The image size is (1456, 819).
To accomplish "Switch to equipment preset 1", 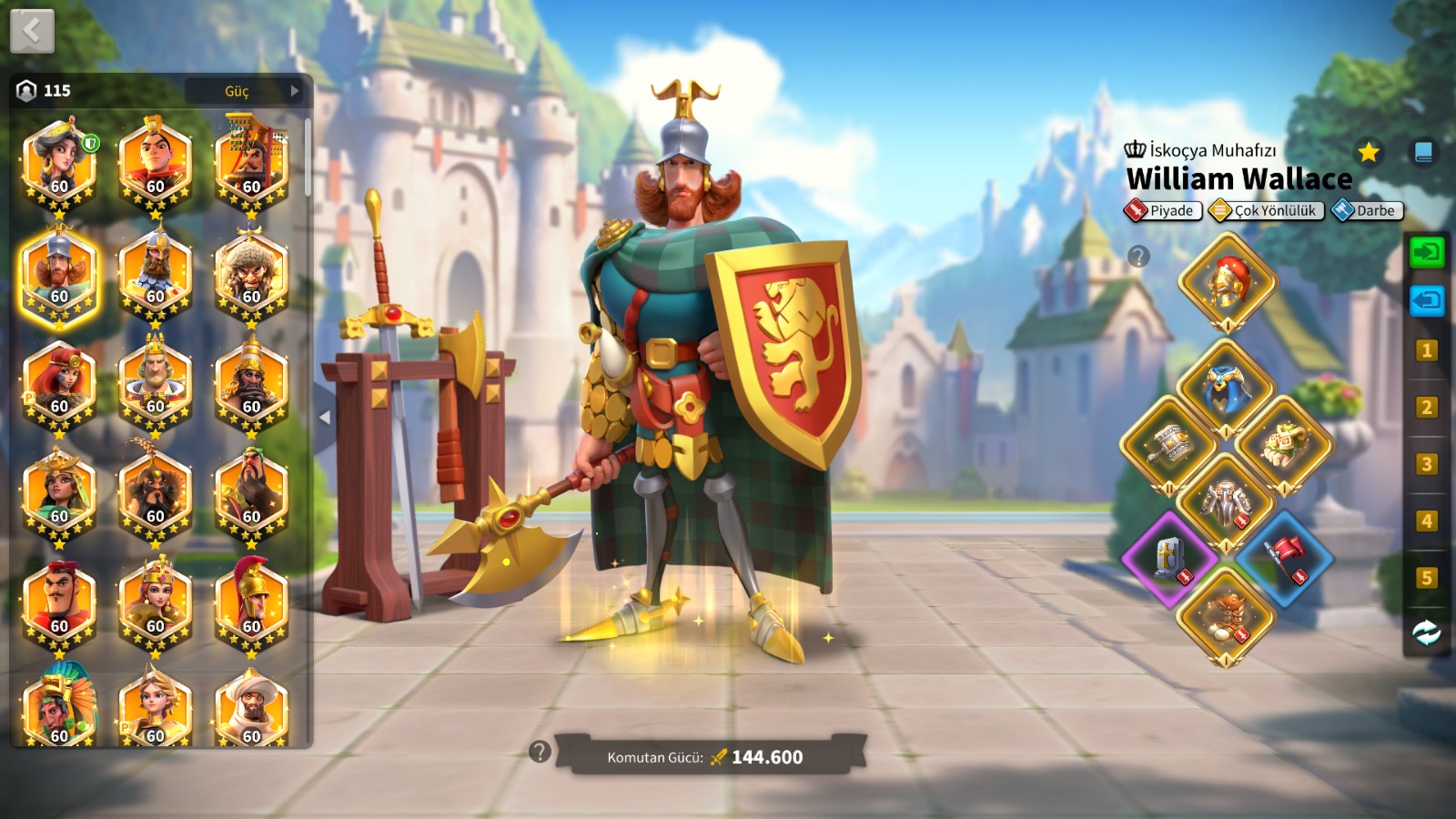I will 1426,350.
